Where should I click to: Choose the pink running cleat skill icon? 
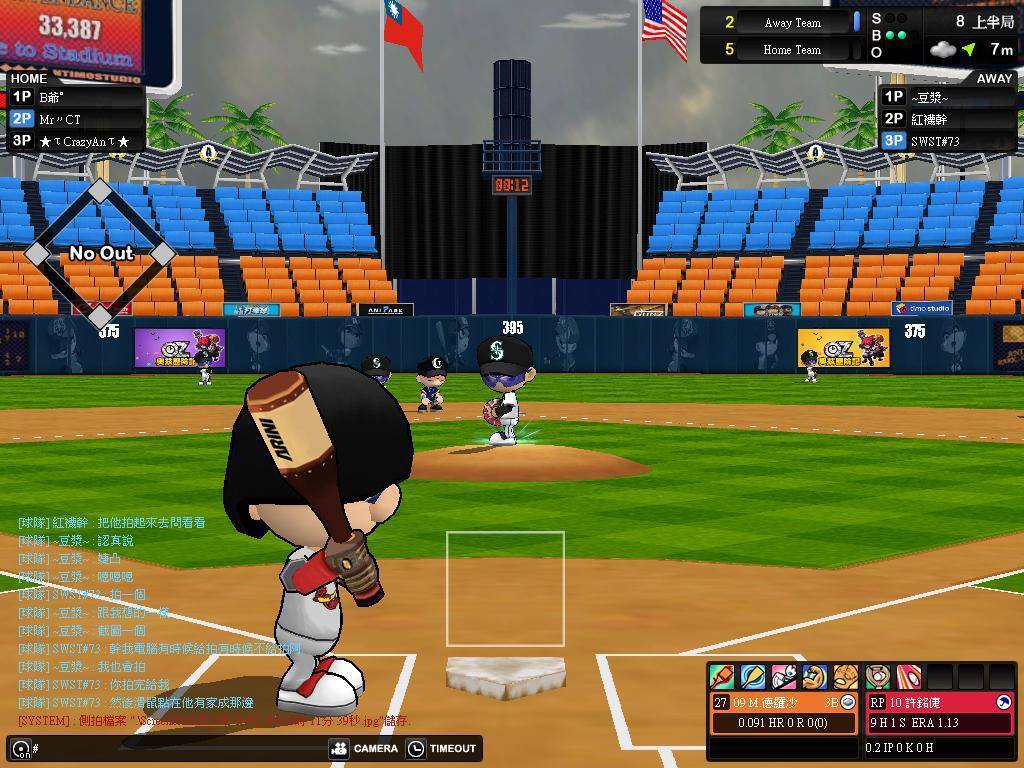[784, 677]
